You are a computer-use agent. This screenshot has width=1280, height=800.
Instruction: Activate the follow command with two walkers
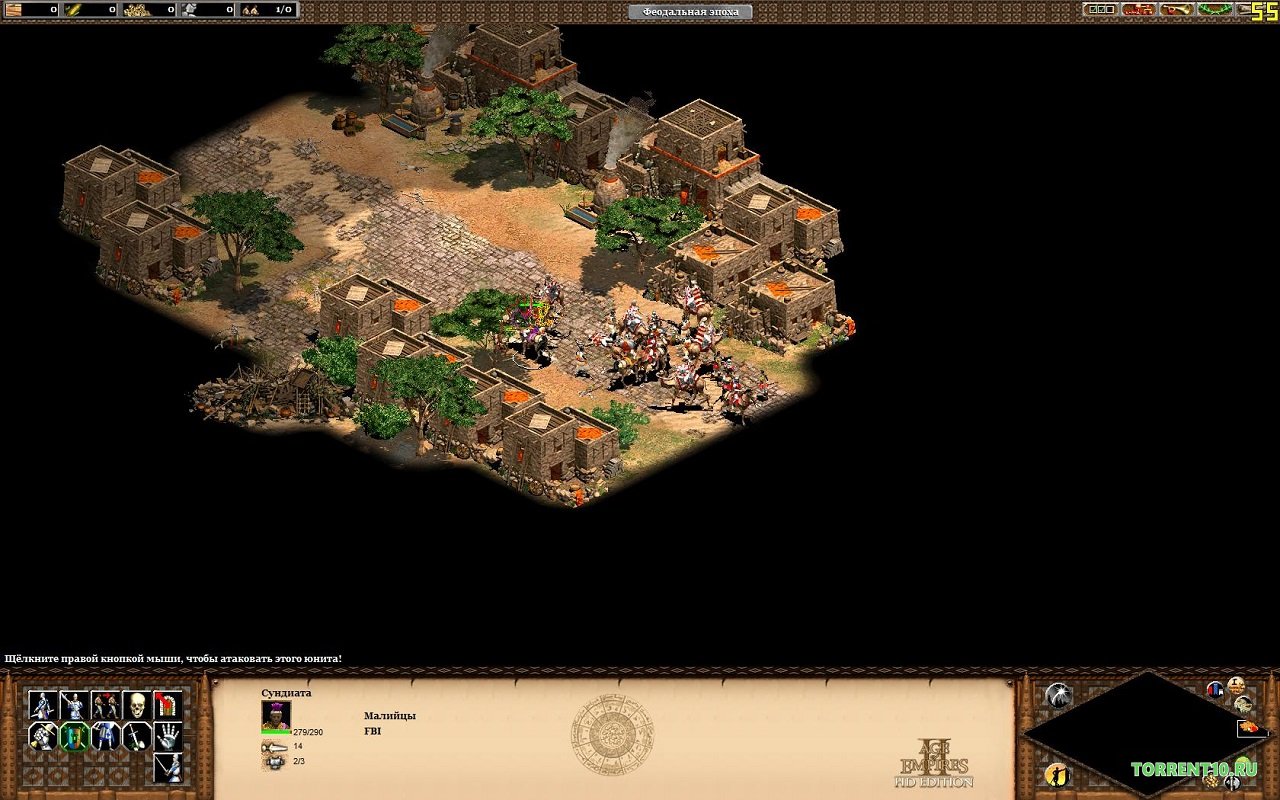pyautogui.click(x=105, y=705)
